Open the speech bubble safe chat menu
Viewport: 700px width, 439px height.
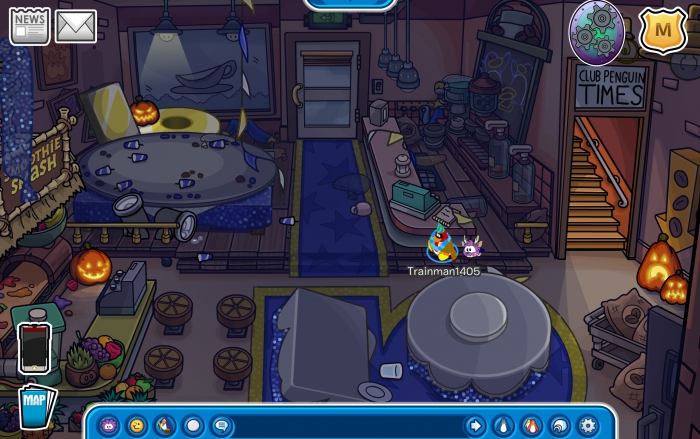click(x=222, y=425)
